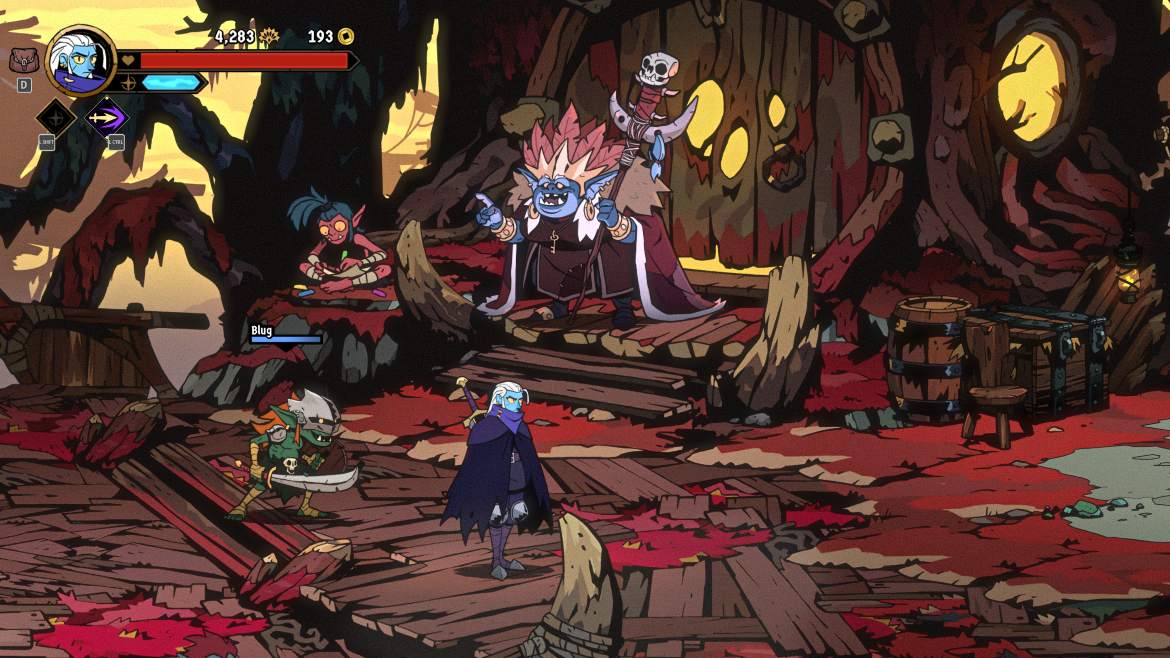Select the dark compass-star ability slot
The height and width of the screenshot is (658, 1170).
(x=56, y=117)
